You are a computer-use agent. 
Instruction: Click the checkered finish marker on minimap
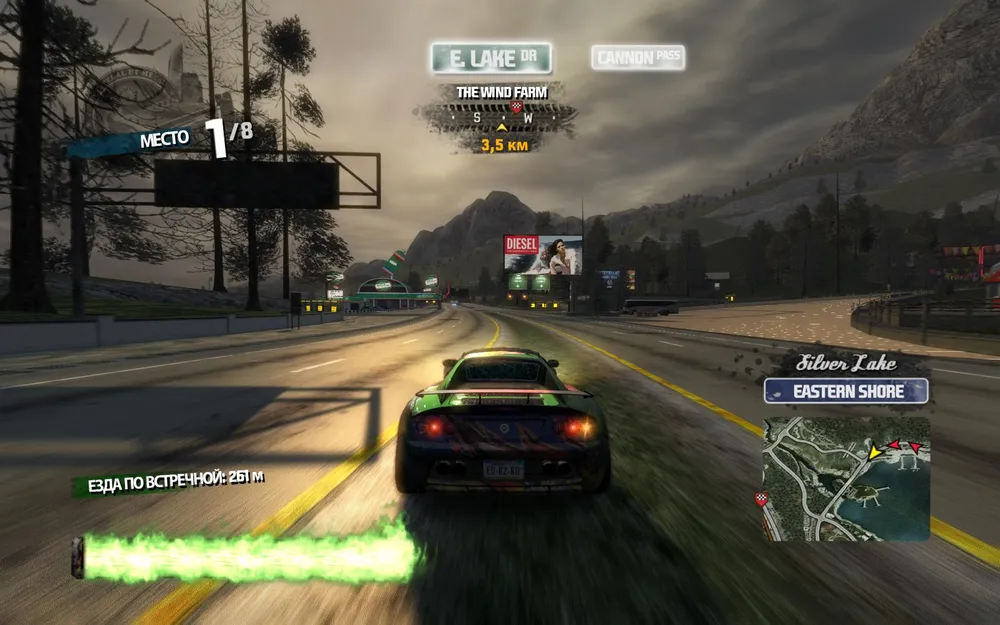click(x=761, y=497)
